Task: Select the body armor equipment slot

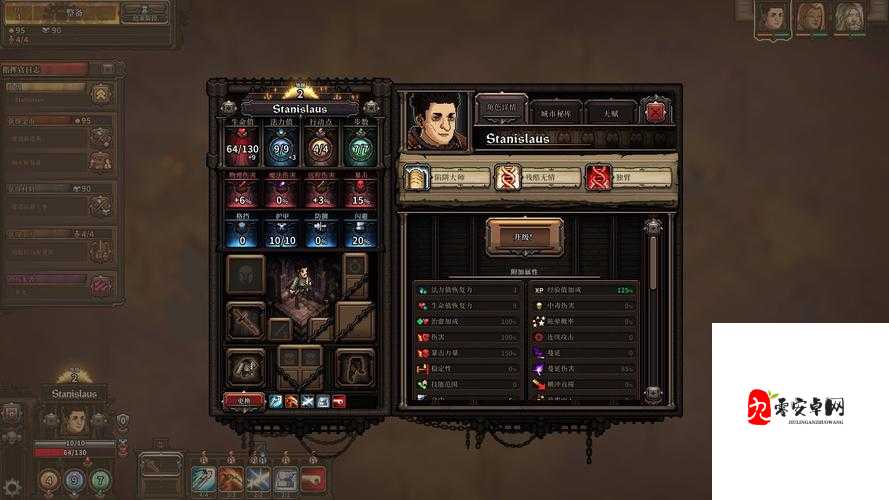Action: coord(245,367)
